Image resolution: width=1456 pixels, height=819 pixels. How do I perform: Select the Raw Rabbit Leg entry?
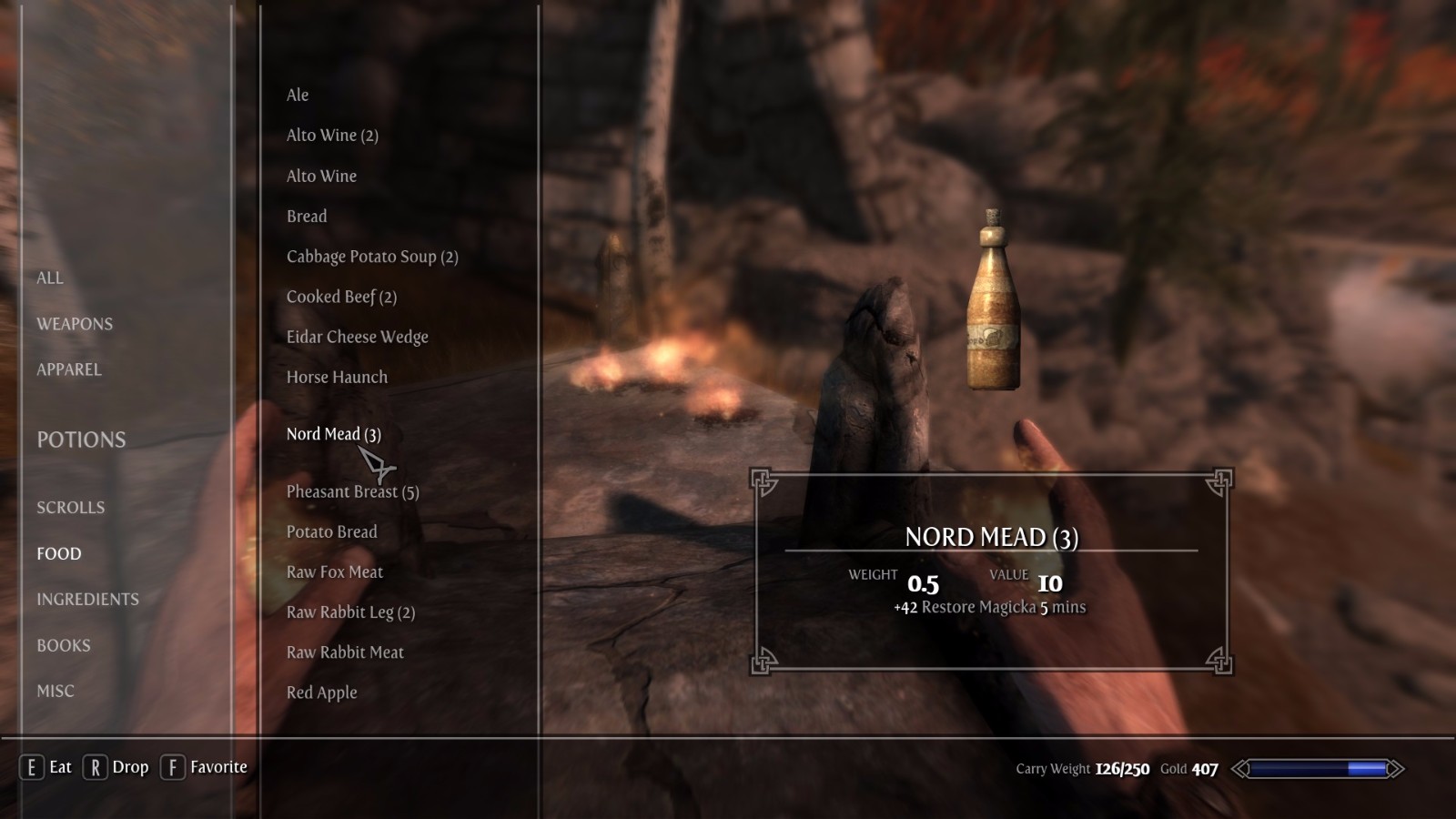(x=350, y=612)
